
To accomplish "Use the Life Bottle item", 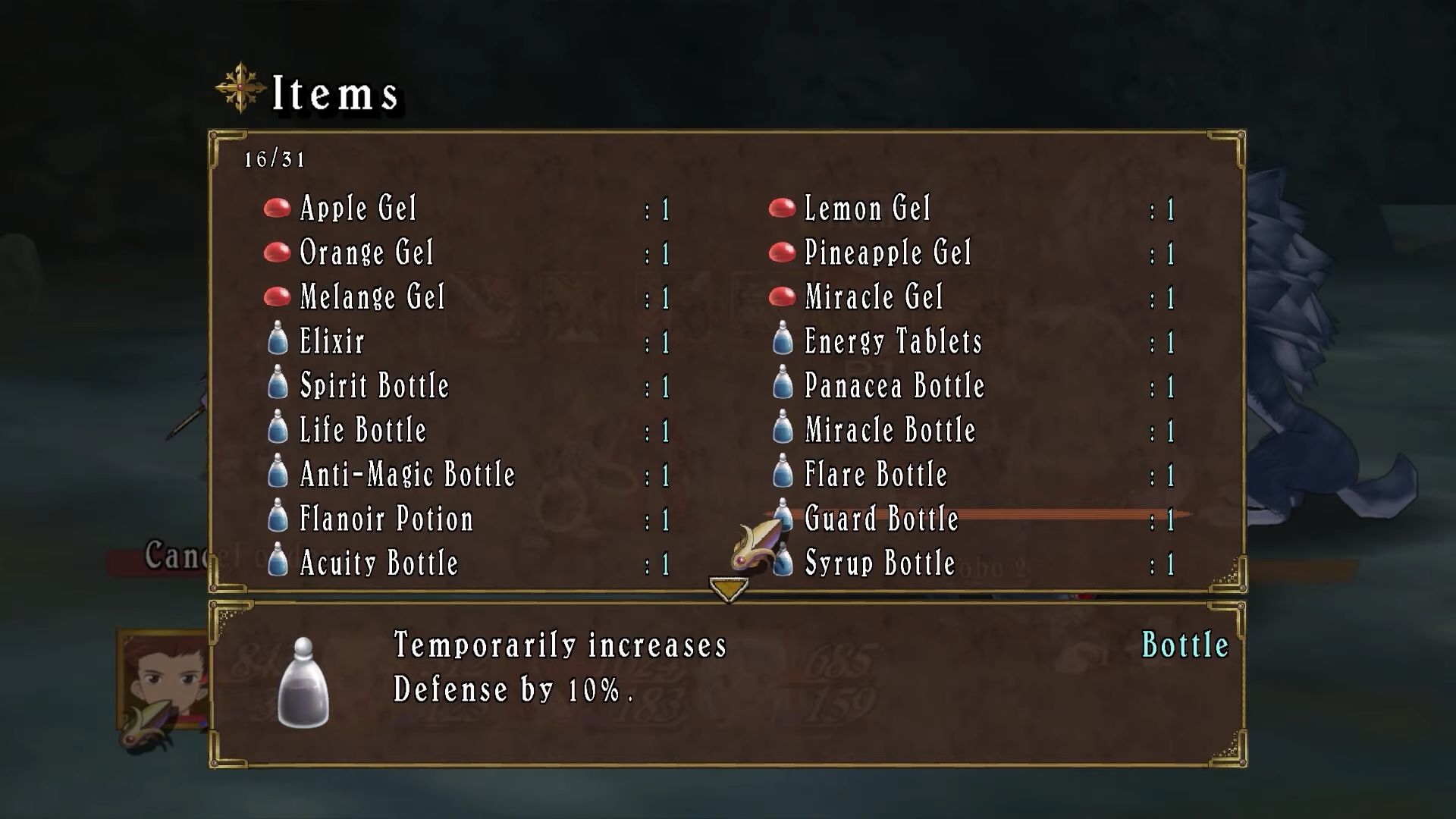I will (x=362, y=431).
